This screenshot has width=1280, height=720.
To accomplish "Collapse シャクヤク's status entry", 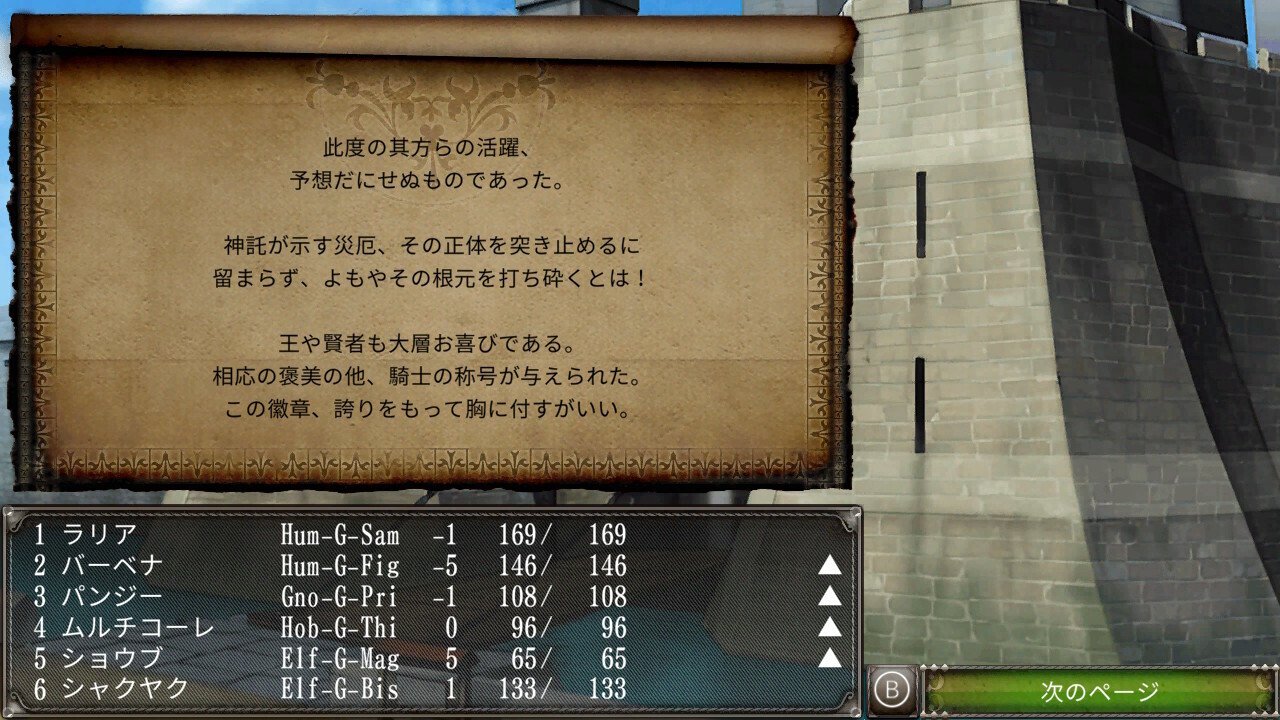I will click(x=300, y=686).
